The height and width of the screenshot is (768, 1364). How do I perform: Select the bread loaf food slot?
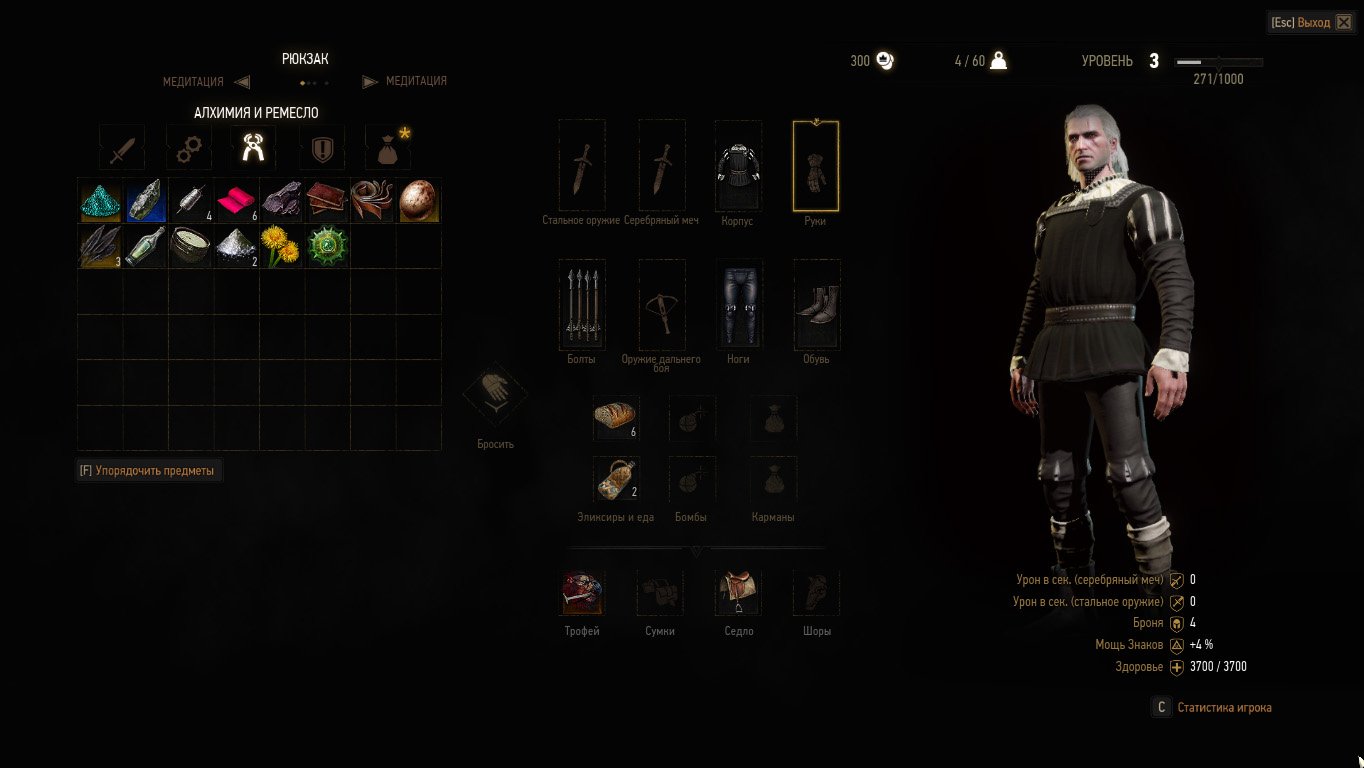click(x=616, y=417)
